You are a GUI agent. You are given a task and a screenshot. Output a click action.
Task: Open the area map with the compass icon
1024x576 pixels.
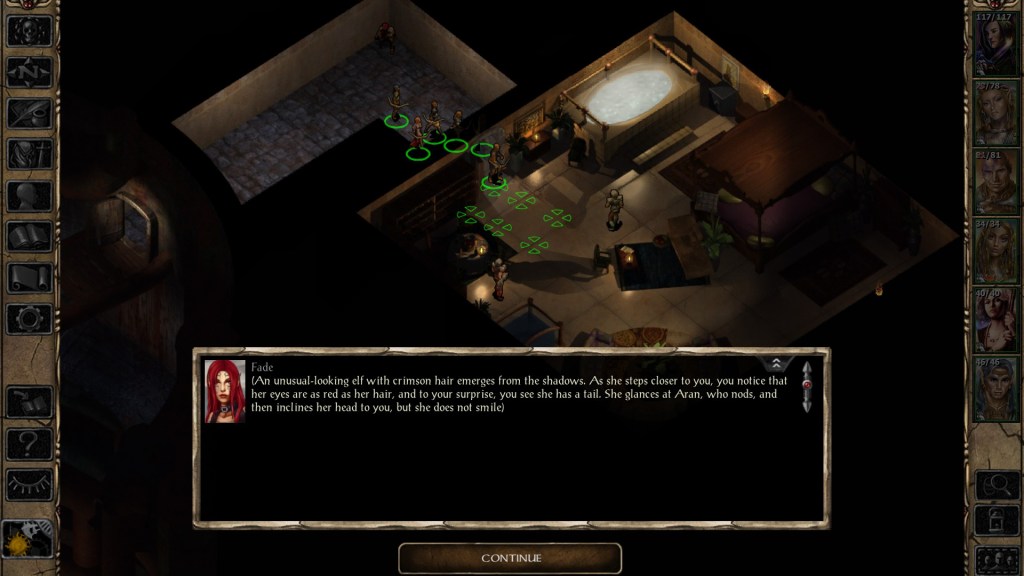pos(29,72)
